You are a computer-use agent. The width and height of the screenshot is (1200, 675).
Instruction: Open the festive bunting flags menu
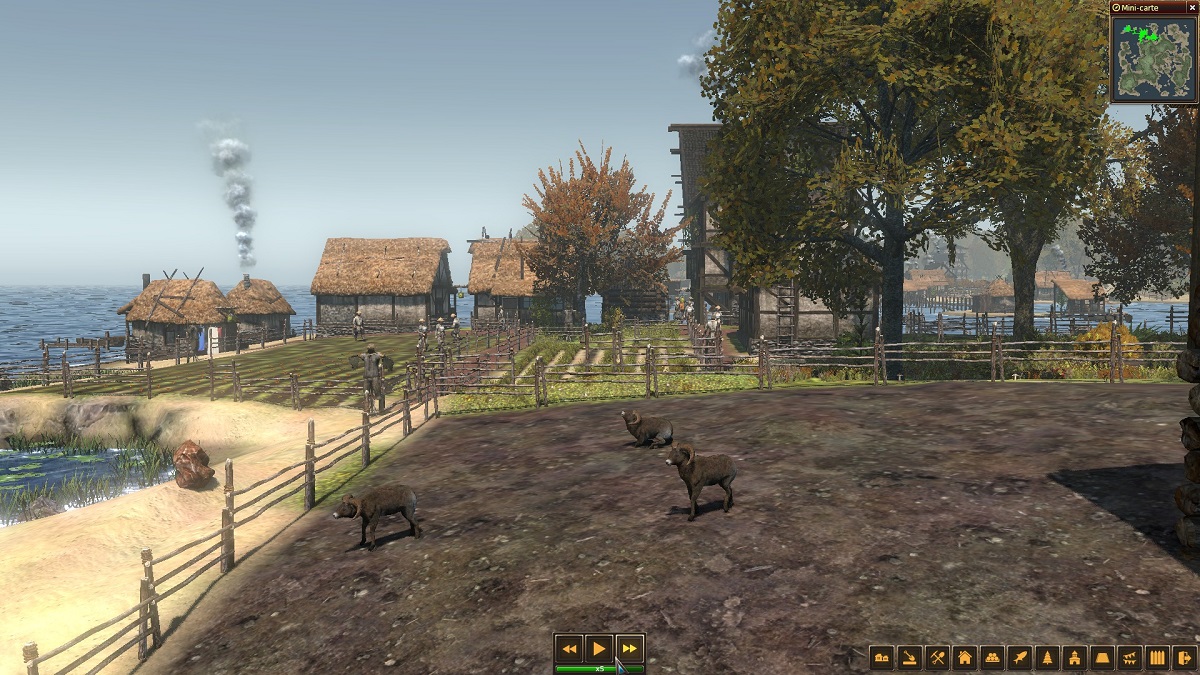(x=1129, y=657)
